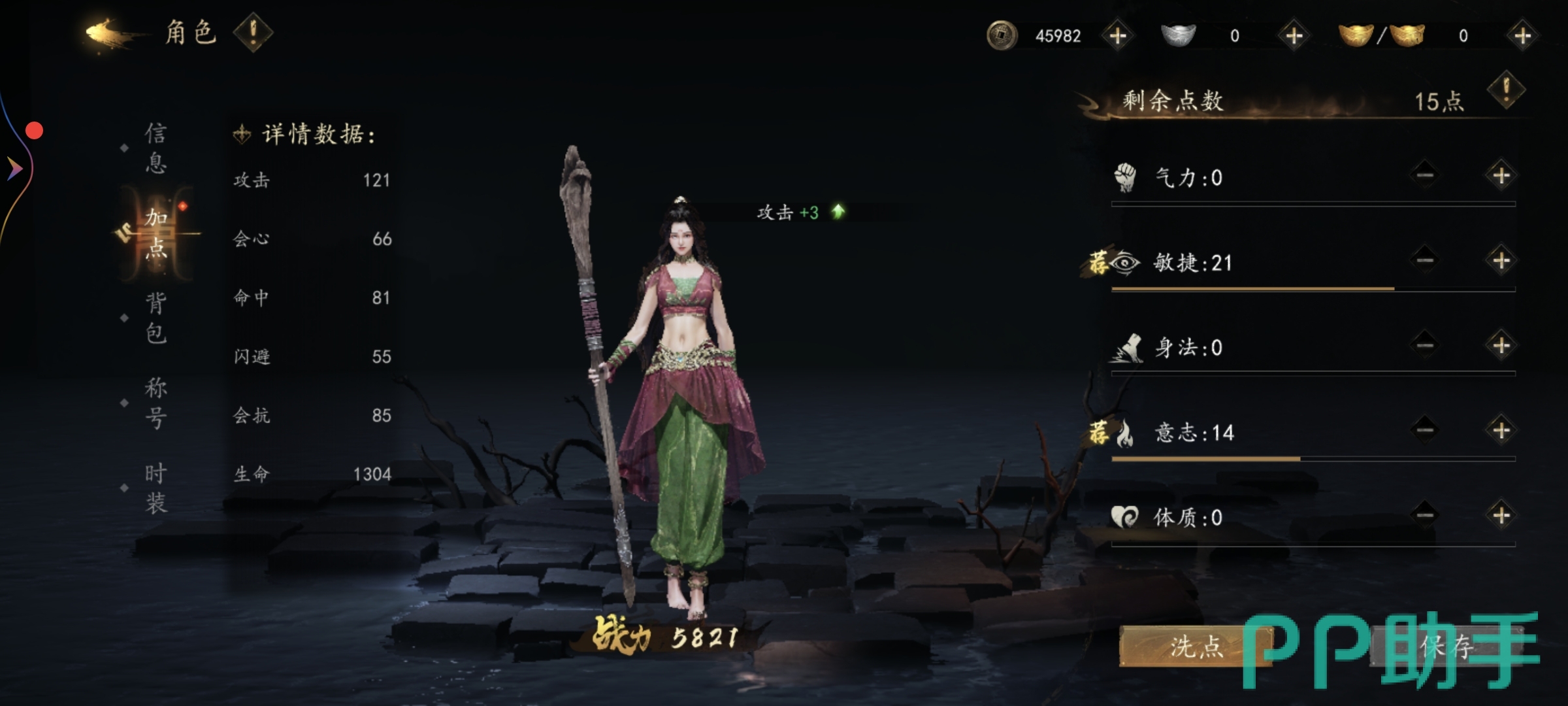Increase 敏捷 agility by one point
The image size is (1568, 706).
(1501, 260)
